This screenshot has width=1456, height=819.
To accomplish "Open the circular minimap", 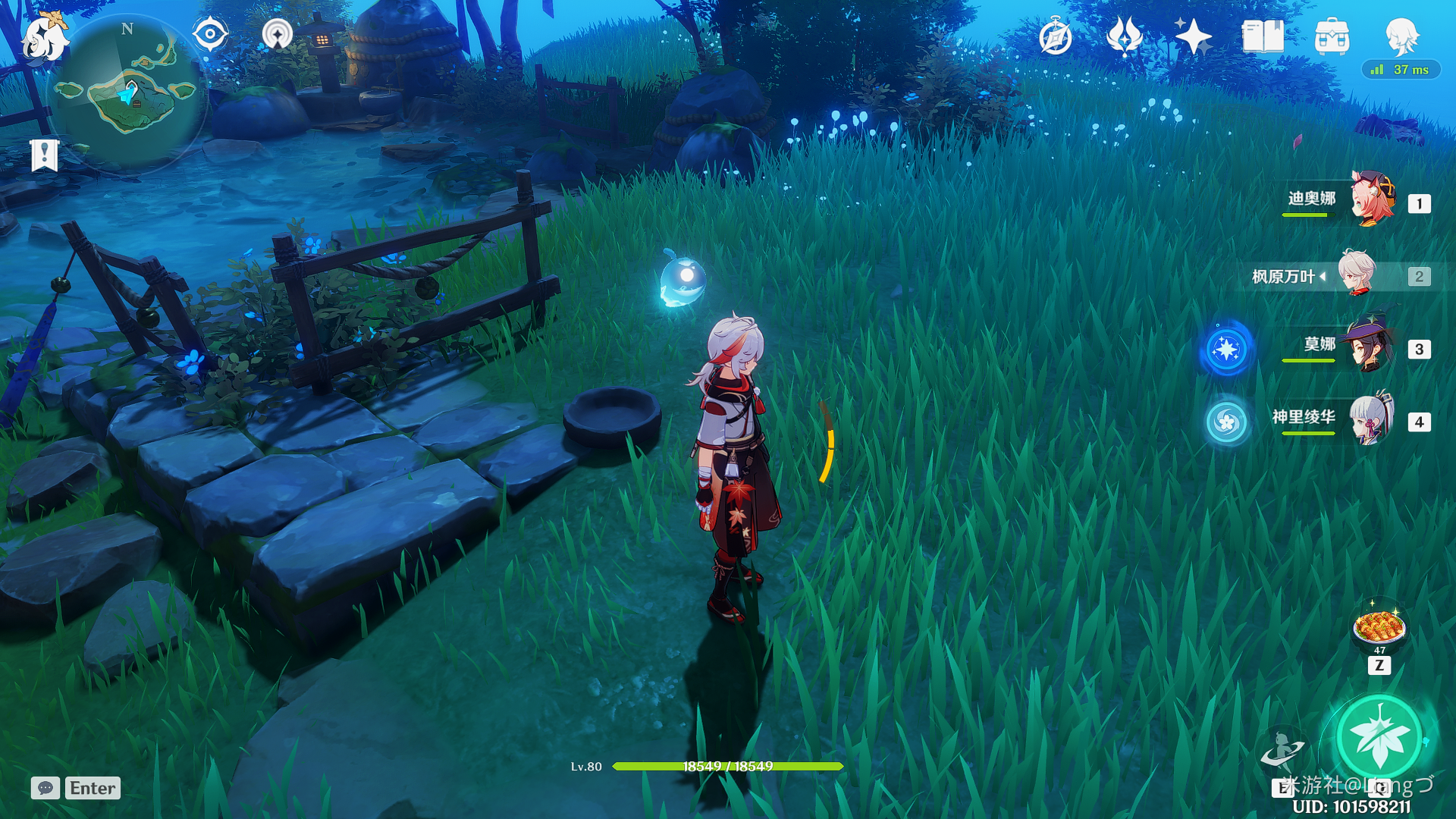I will tap(127, 94).
